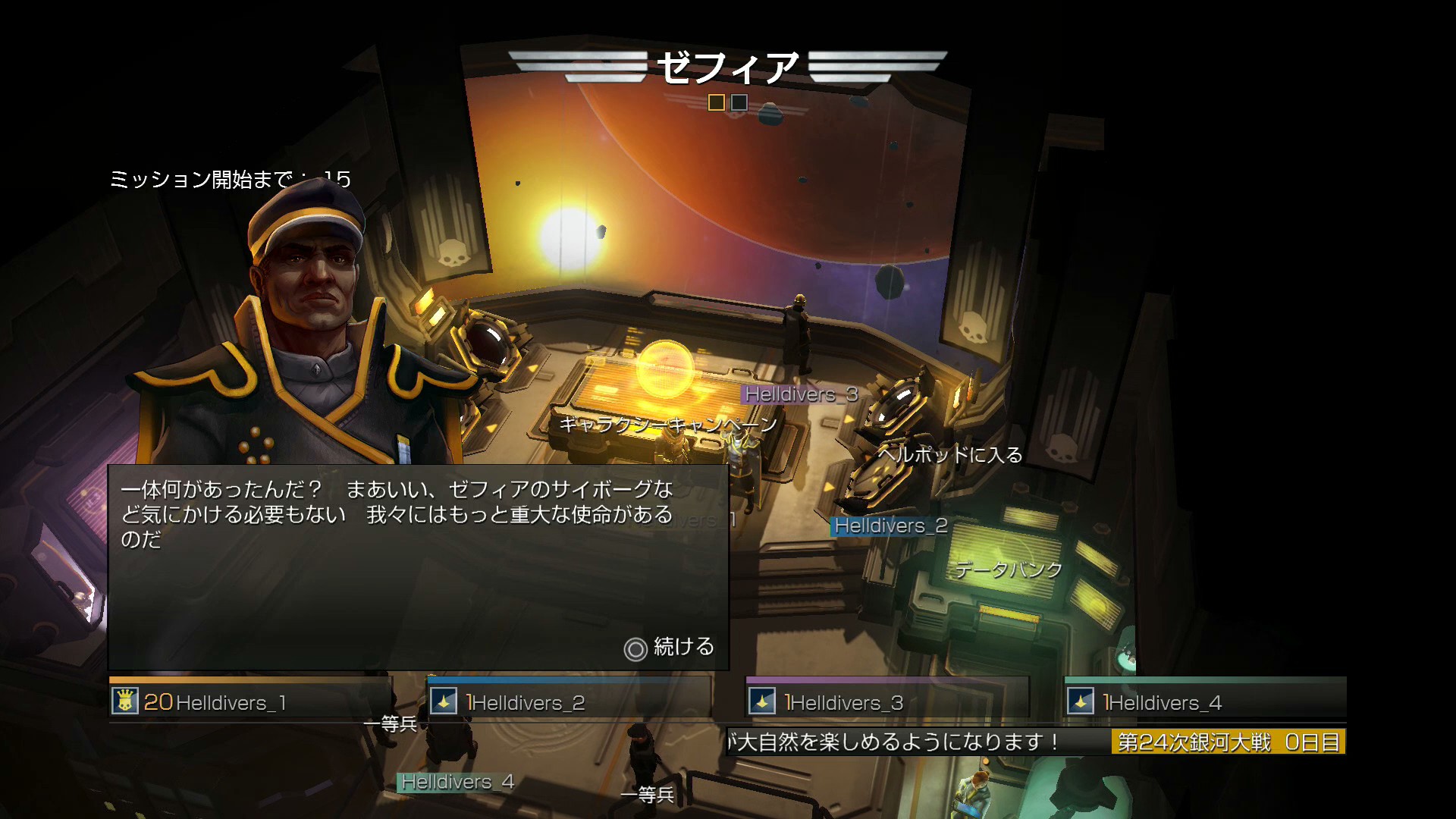1456x819 pixels.
Task: Open the データバンク data bank label
Action: [x=1009, y=570]
